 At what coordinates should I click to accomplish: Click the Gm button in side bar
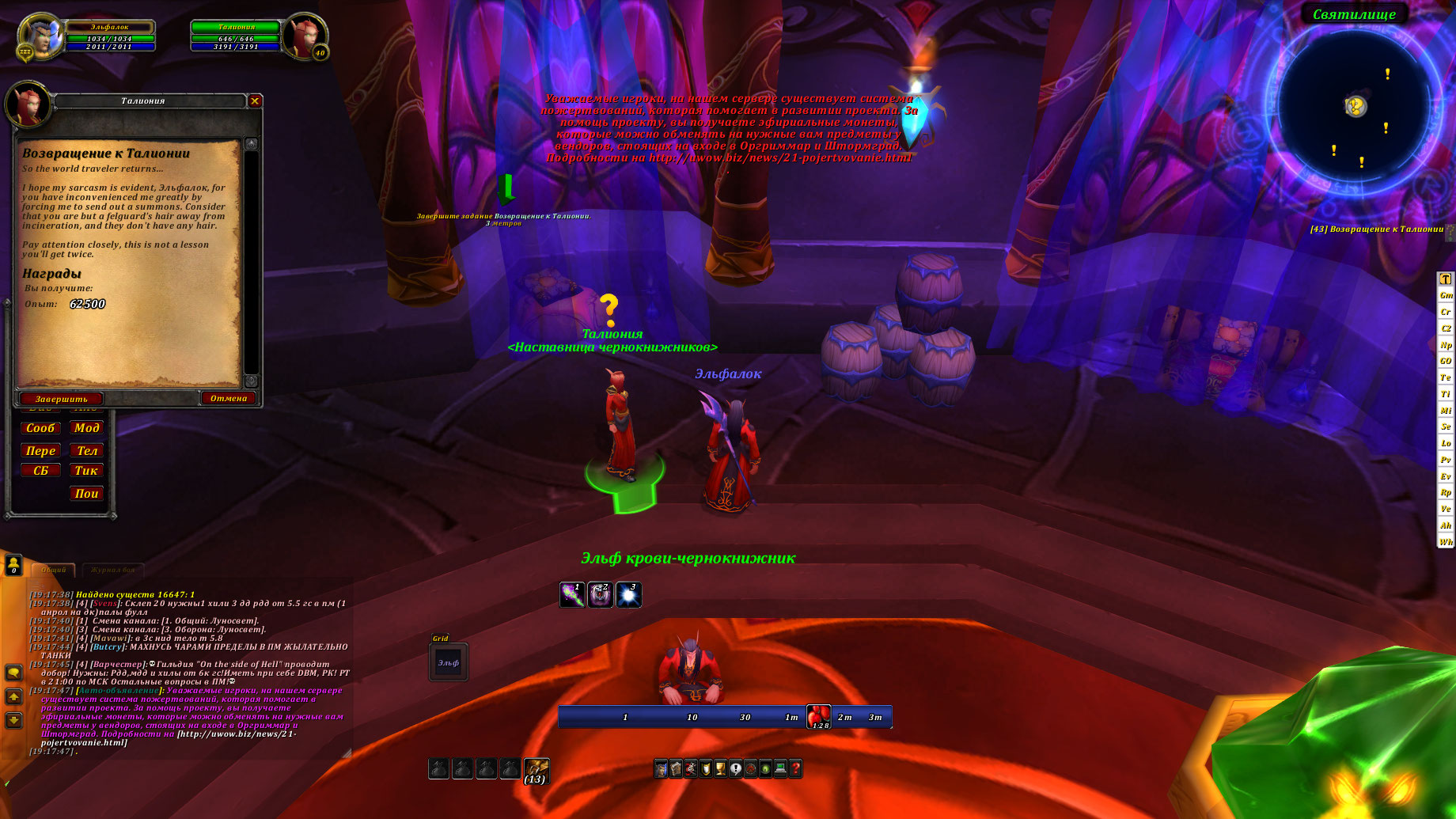pos(1446,295)
